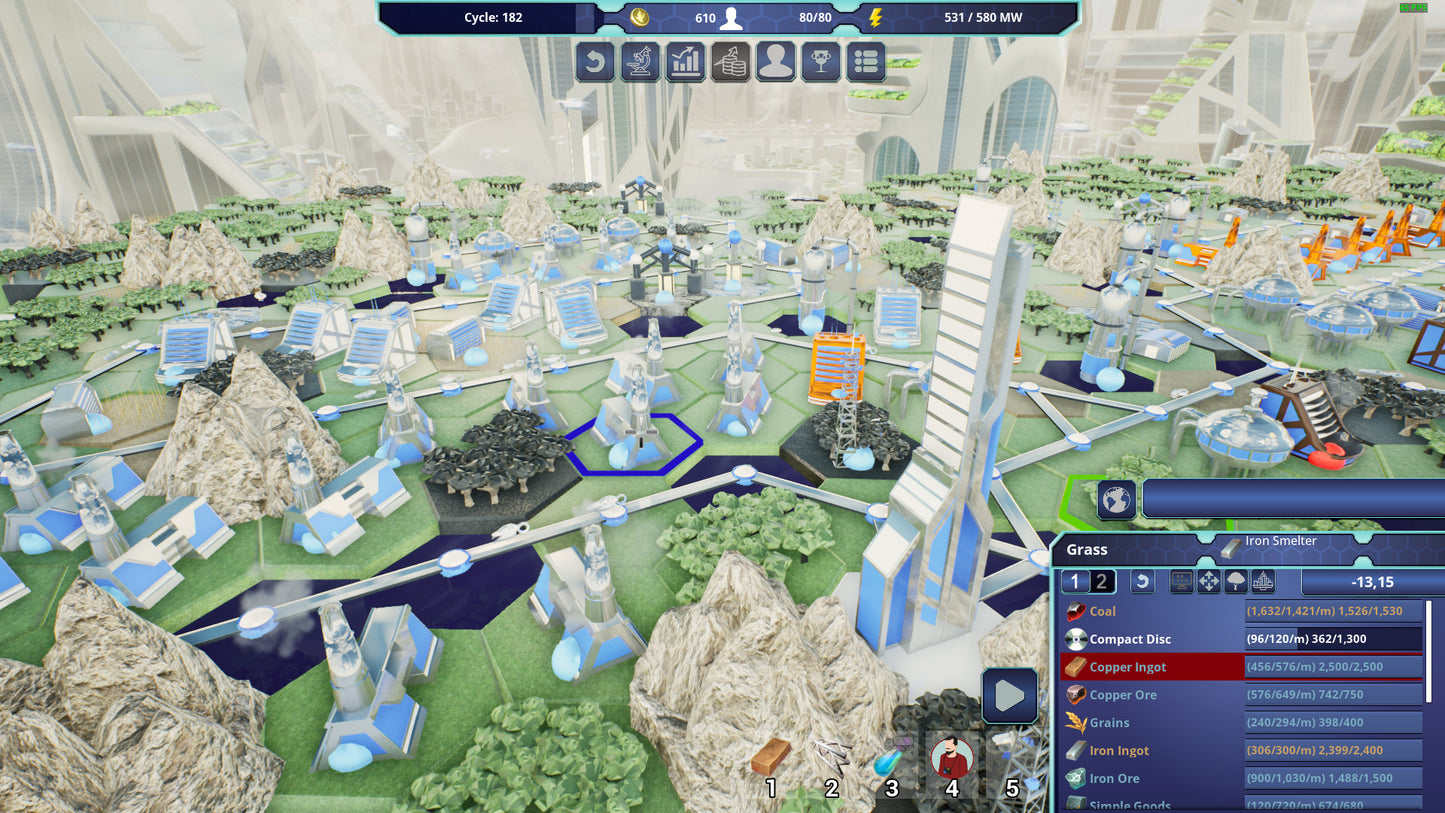
Task: Click the tree icon in resource panel
Action: coord(1236,582)
